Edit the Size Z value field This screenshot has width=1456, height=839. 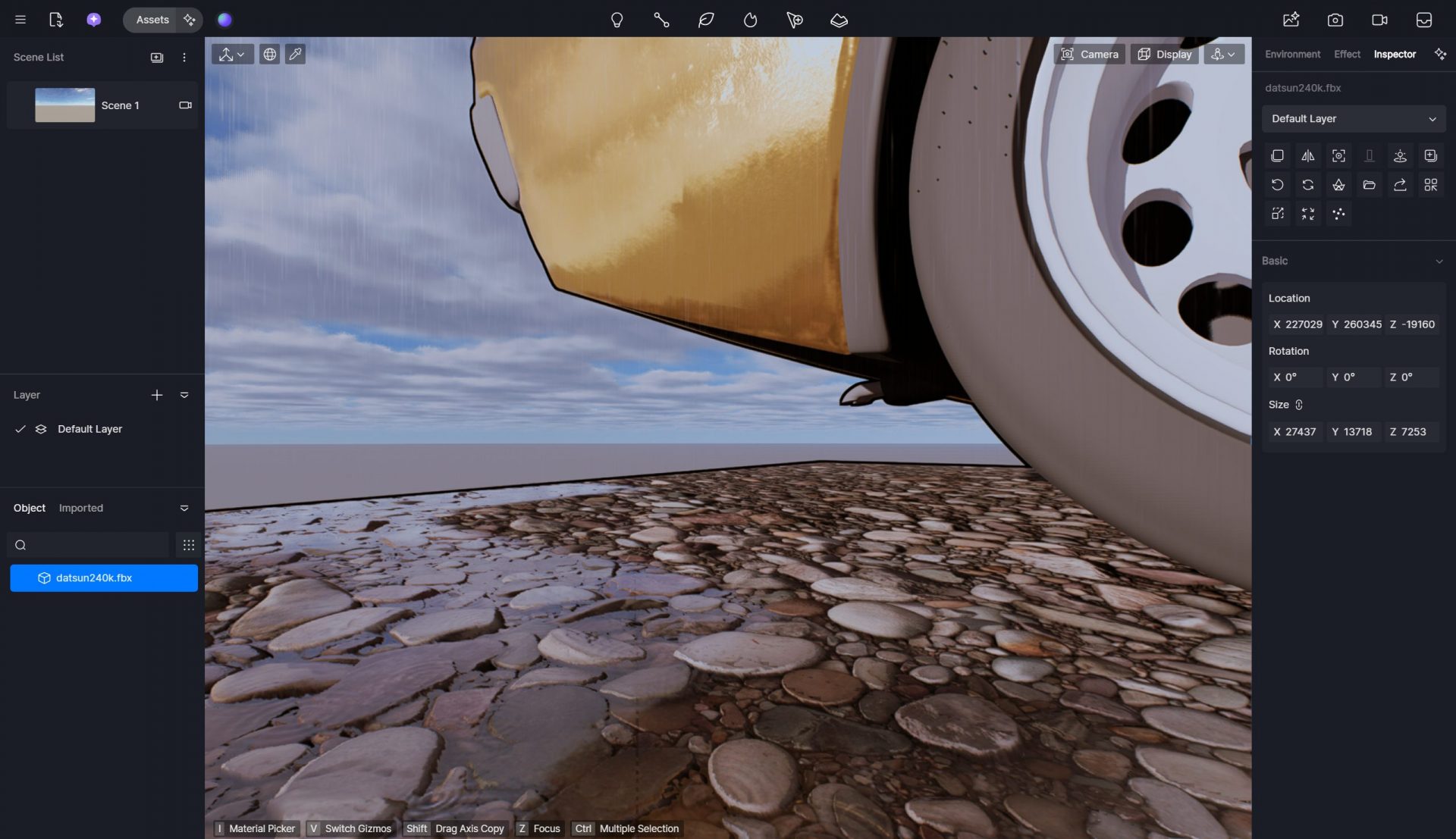tap(1413, 432)
